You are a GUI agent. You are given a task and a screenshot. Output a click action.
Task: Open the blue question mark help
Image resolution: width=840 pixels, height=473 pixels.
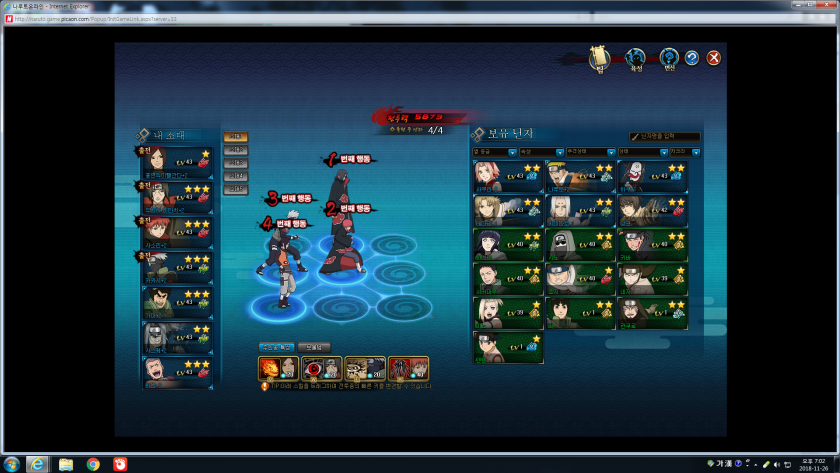[x=691, y=58]
